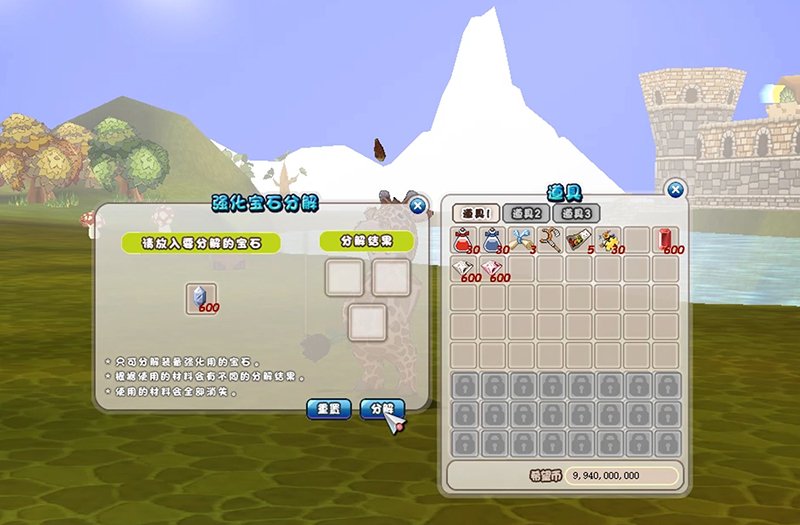Viewport: 800px width, 525px height.
Task: Click the yellow puzzle piece item
Action: click(609, 240)
